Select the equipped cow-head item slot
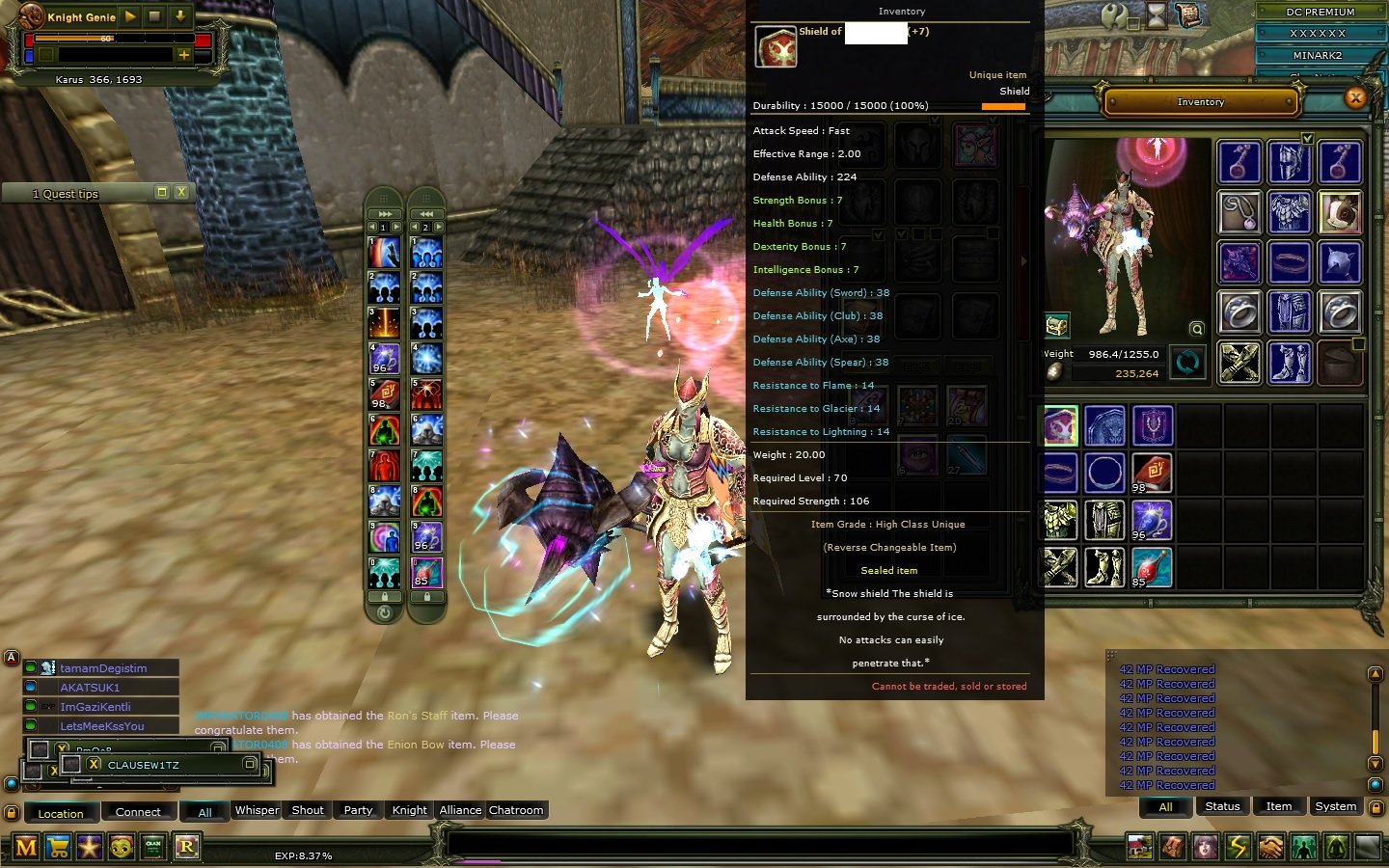This screenshot has width=1389, height=868. click(x=1339, y=211)
